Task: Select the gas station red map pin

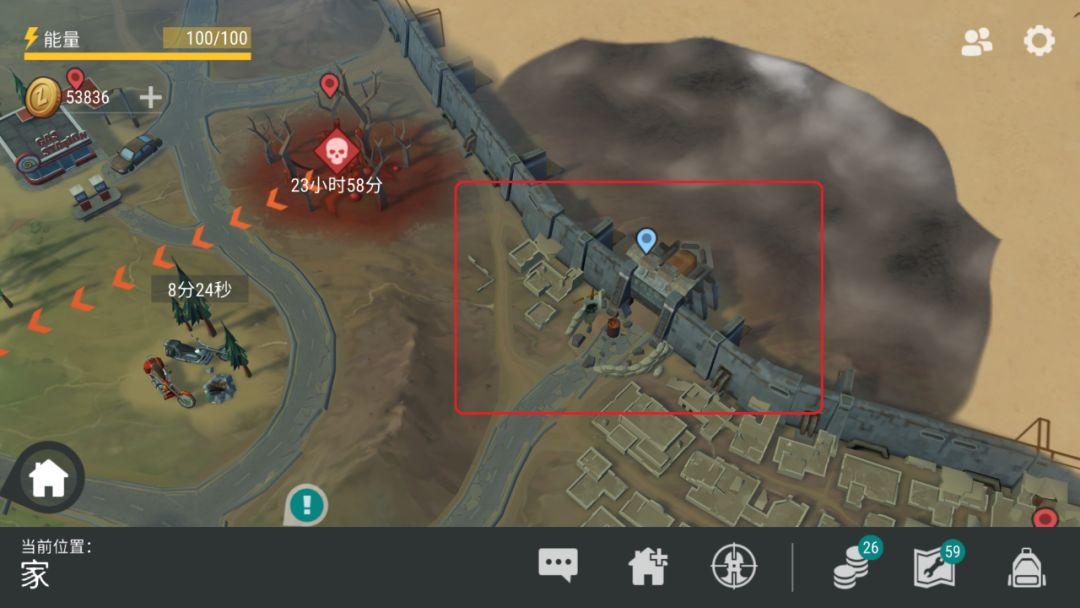Action: (x=75, y=78)
